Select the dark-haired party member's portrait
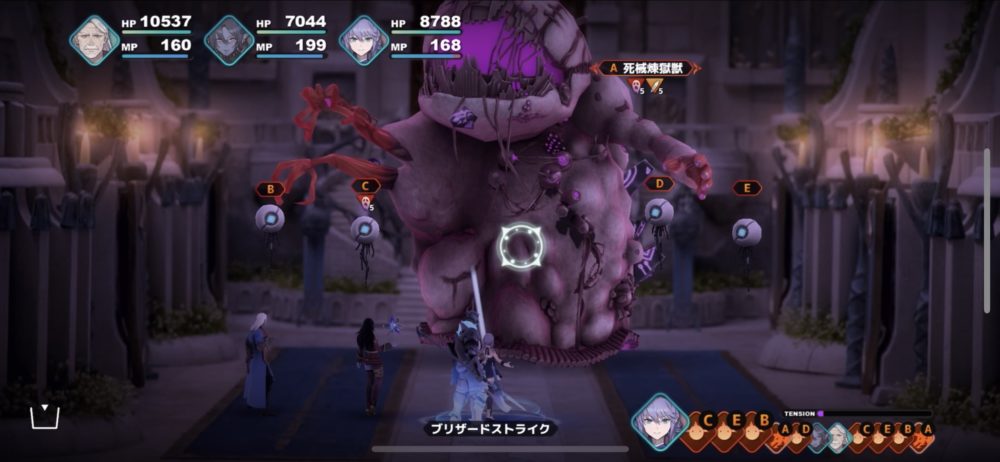1000x462 pixels. [x=229, y=40]
